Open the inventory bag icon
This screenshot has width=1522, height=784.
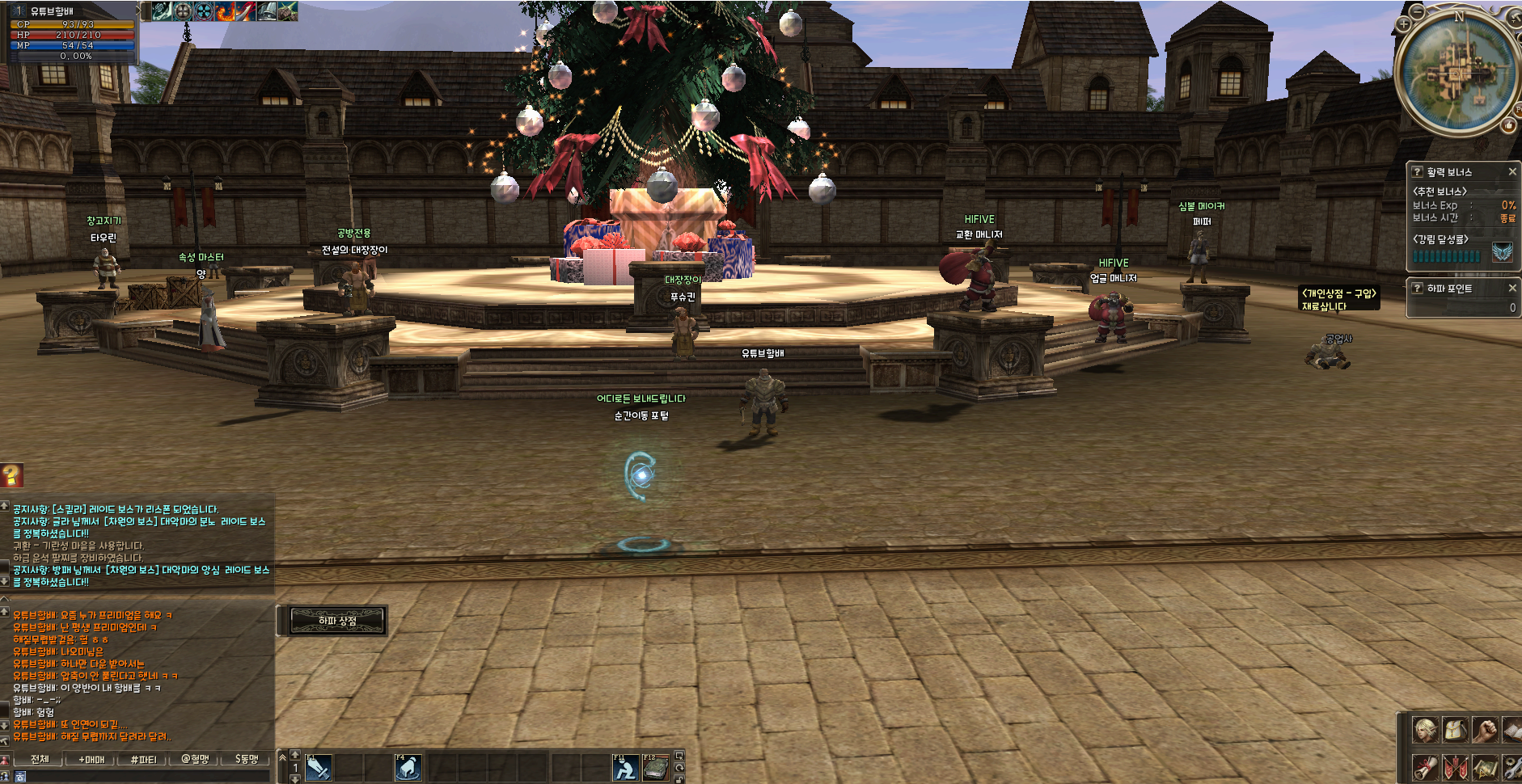pos(1455,730)
